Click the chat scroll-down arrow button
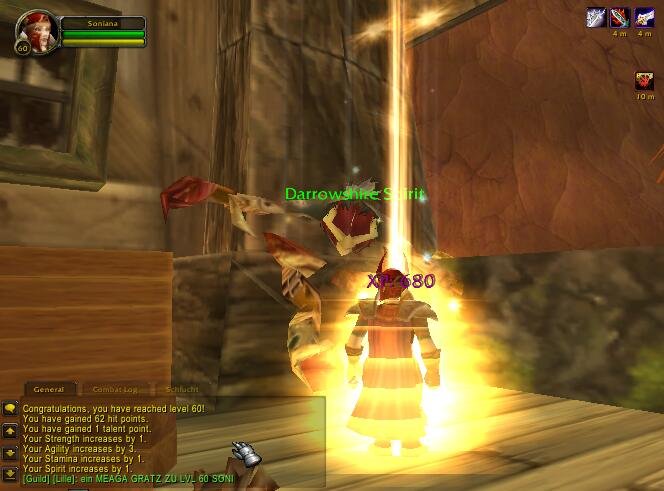Image resolution: width=664 pixels, height=491 pixels. point(10,452)
